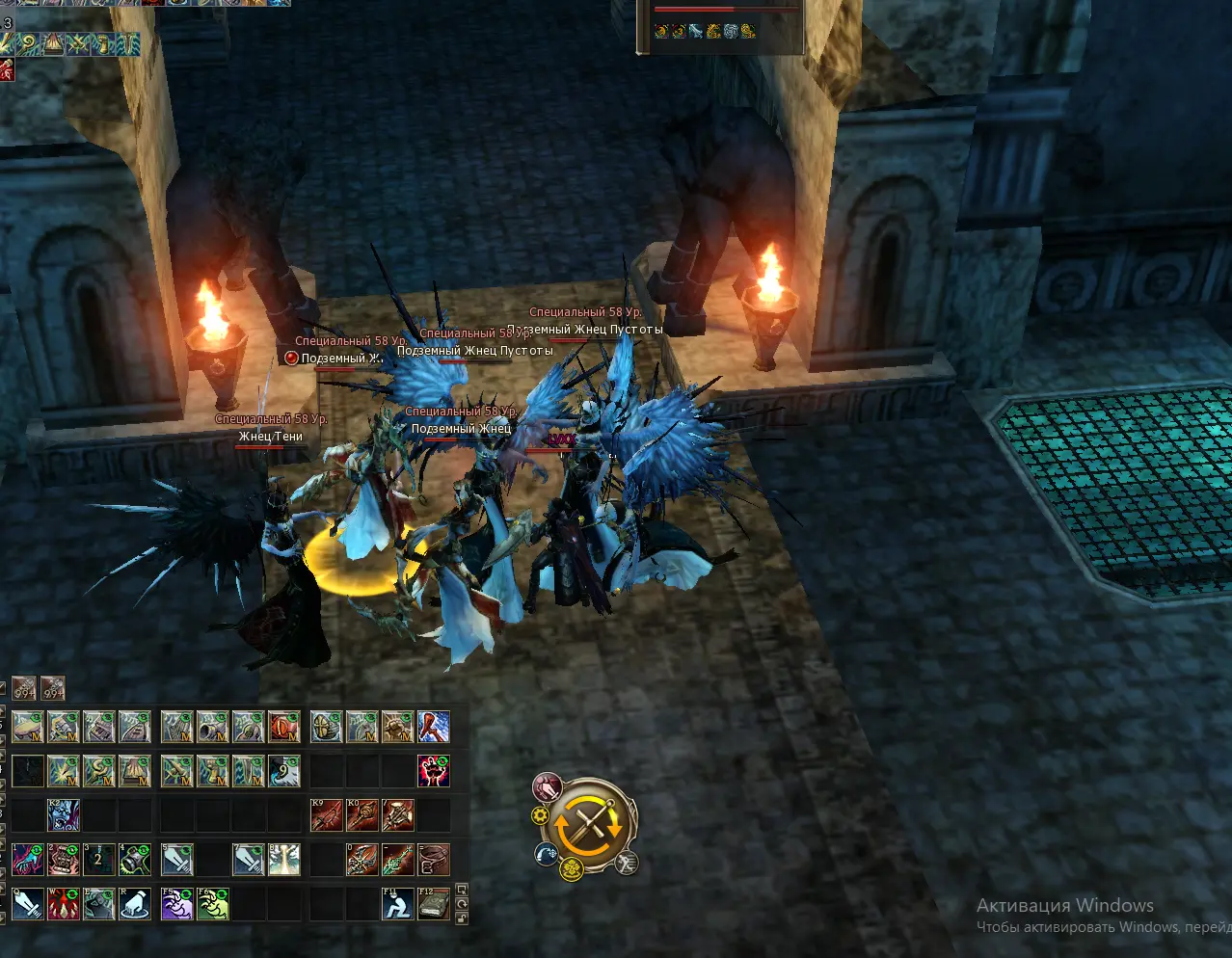Select the running figure icon on the wheel

coord(627,864)
